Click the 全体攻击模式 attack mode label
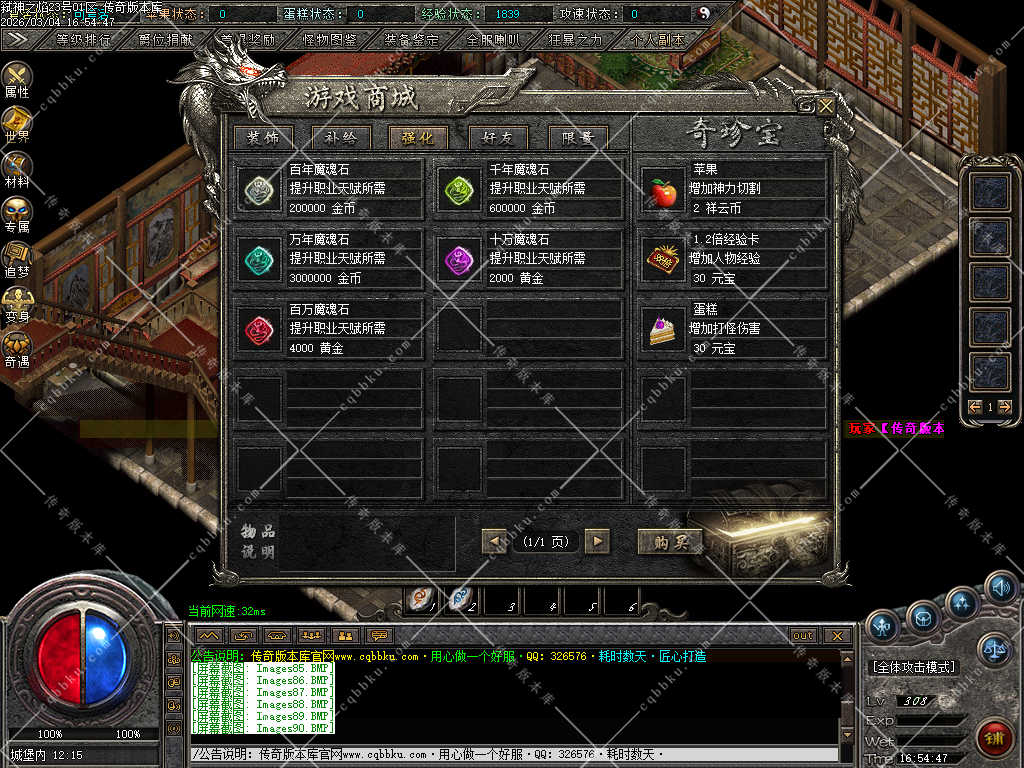Screen dimensions: 1024x768 click(913, 667)
